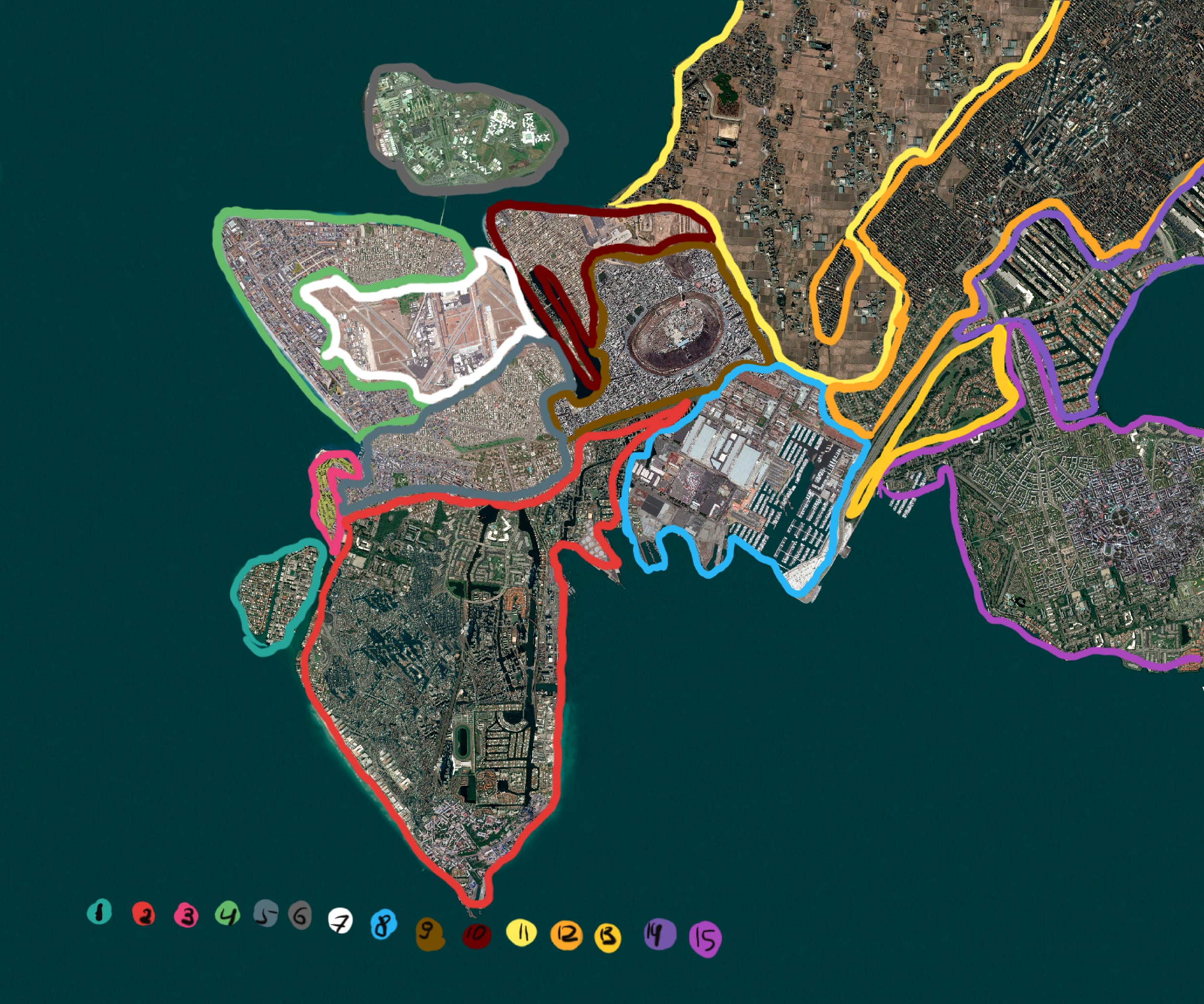This screenshot has width=1204, height=1004.
Task: Click the pink legend marker numbered 3
Action: point(186,915)
